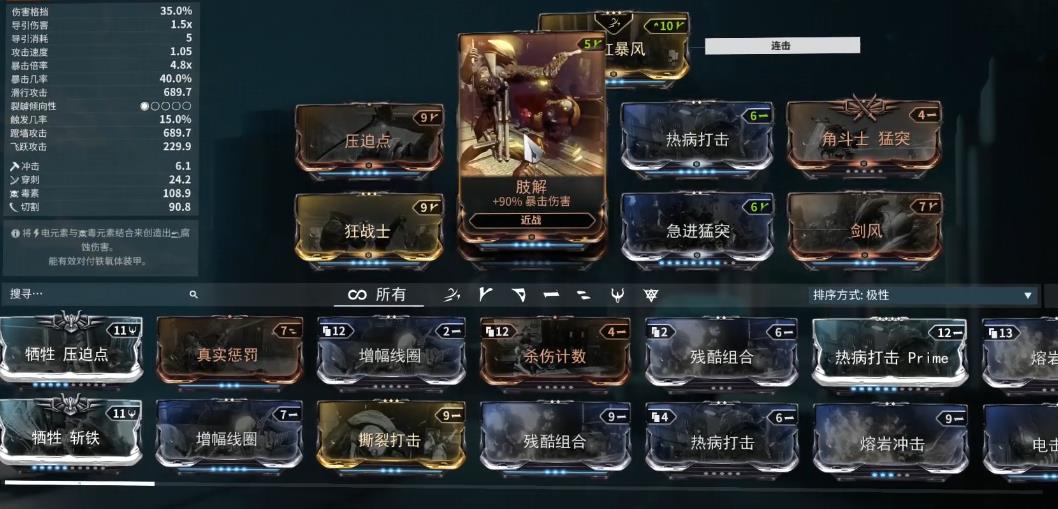Select the equipped 狂战士 mod
This screenshot has width=1058, height=509.
click(x=368, y=229)
